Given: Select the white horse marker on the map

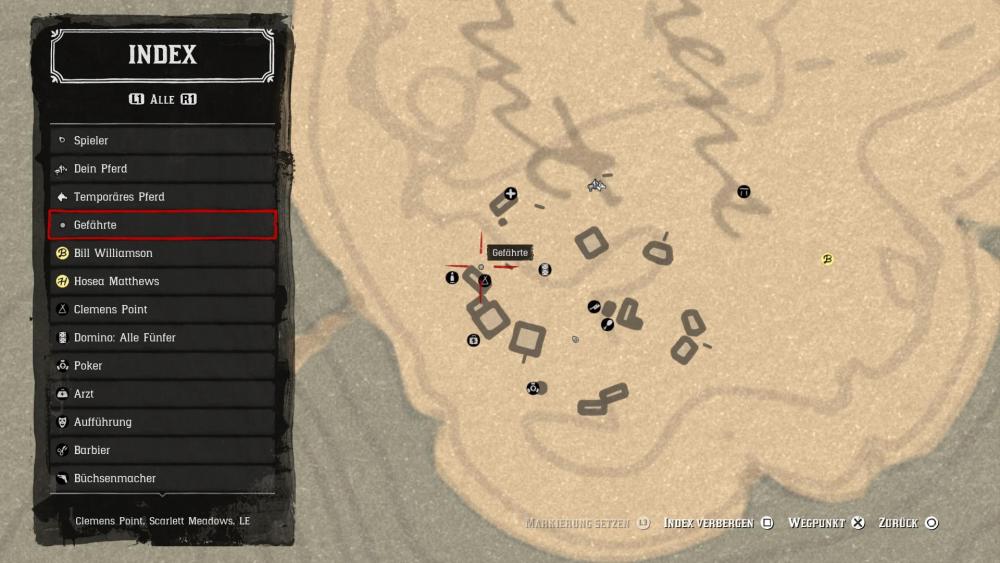Looking at the screenshot, I should [597, 185].
